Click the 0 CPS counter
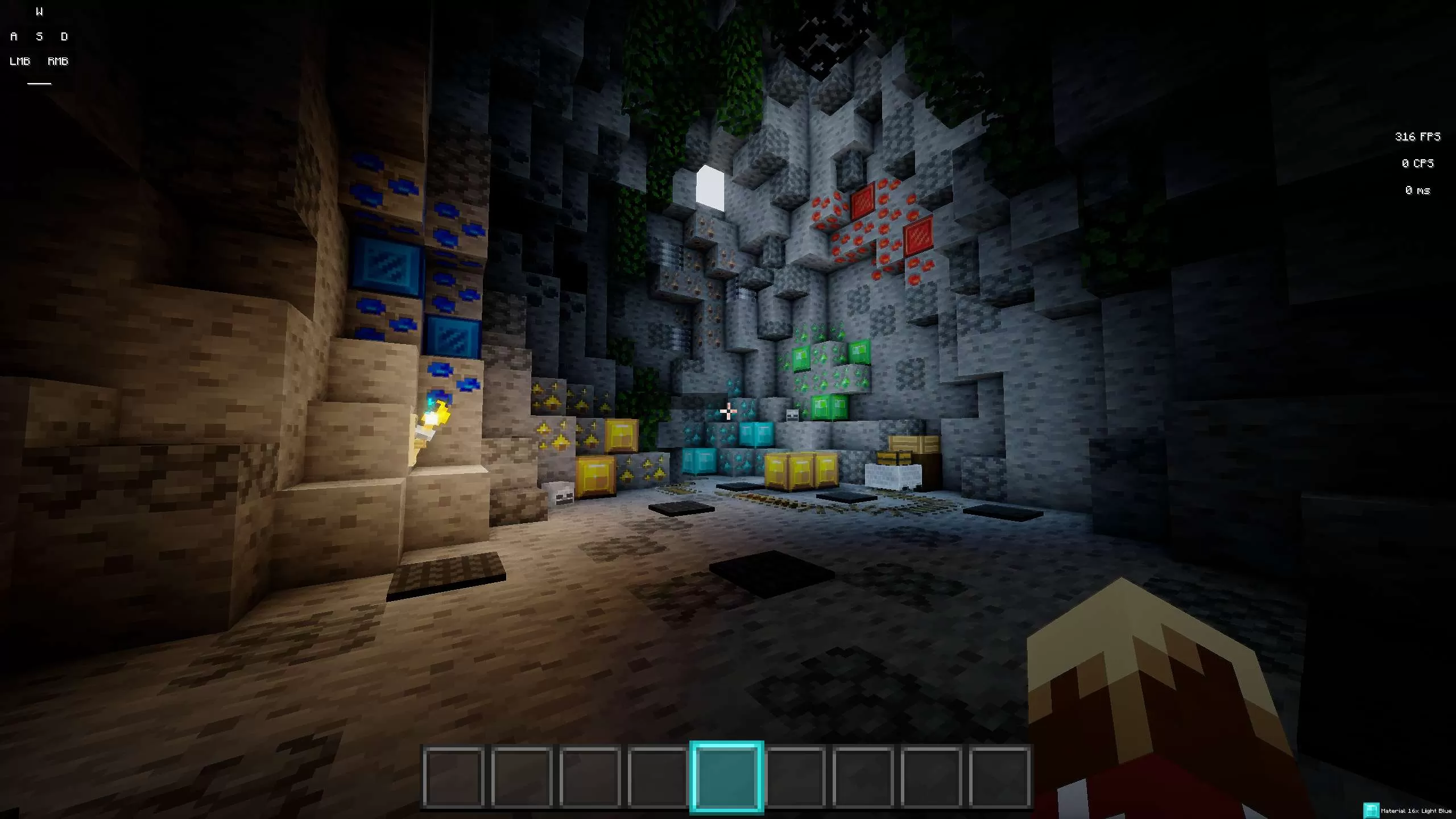1456x819 pixels. (1417, 163)
